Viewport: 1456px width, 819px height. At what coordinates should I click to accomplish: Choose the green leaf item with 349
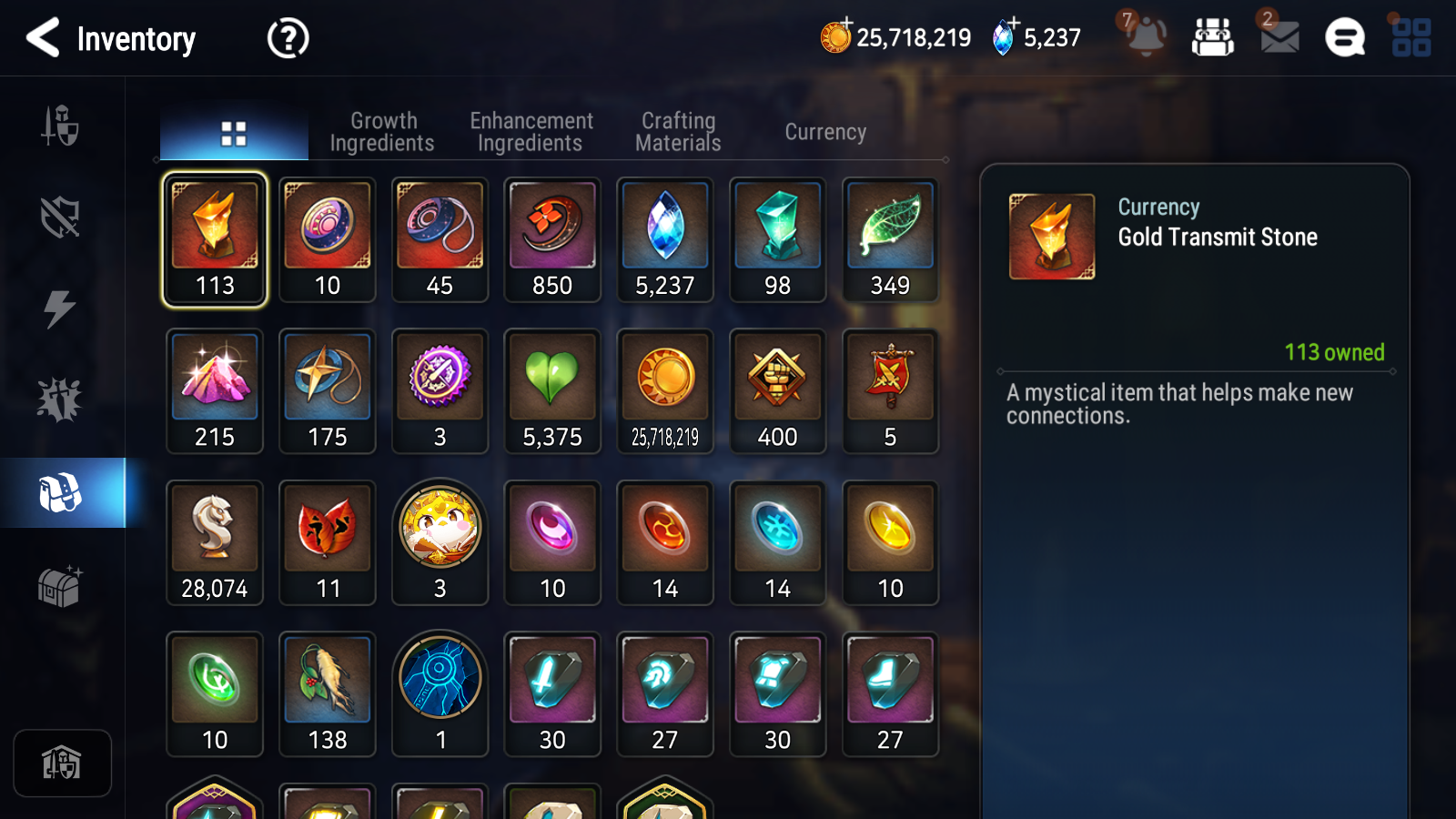click(x=890, y=239)
